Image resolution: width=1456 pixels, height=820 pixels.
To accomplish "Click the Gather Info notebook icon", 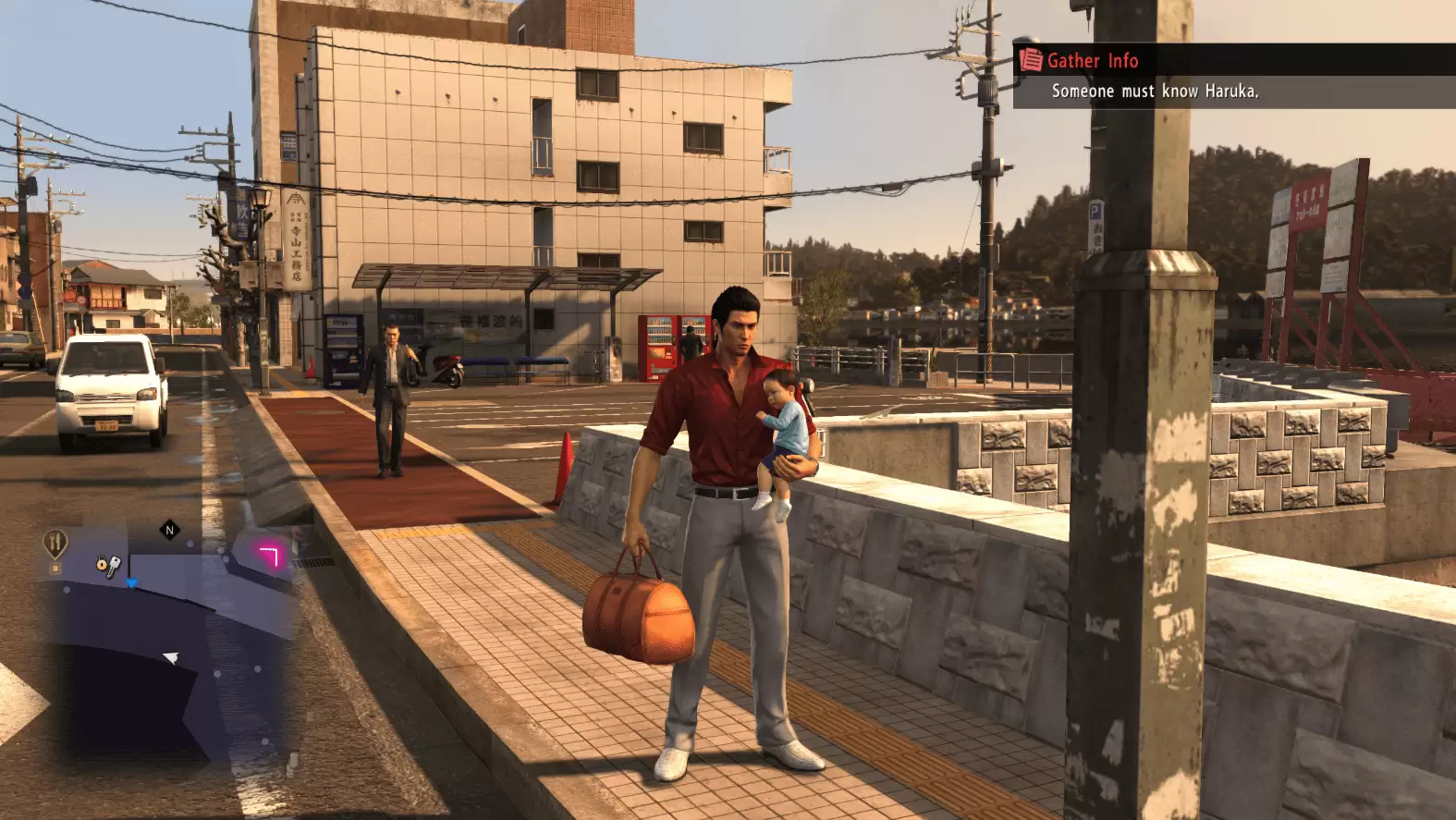I will 1029,61.
